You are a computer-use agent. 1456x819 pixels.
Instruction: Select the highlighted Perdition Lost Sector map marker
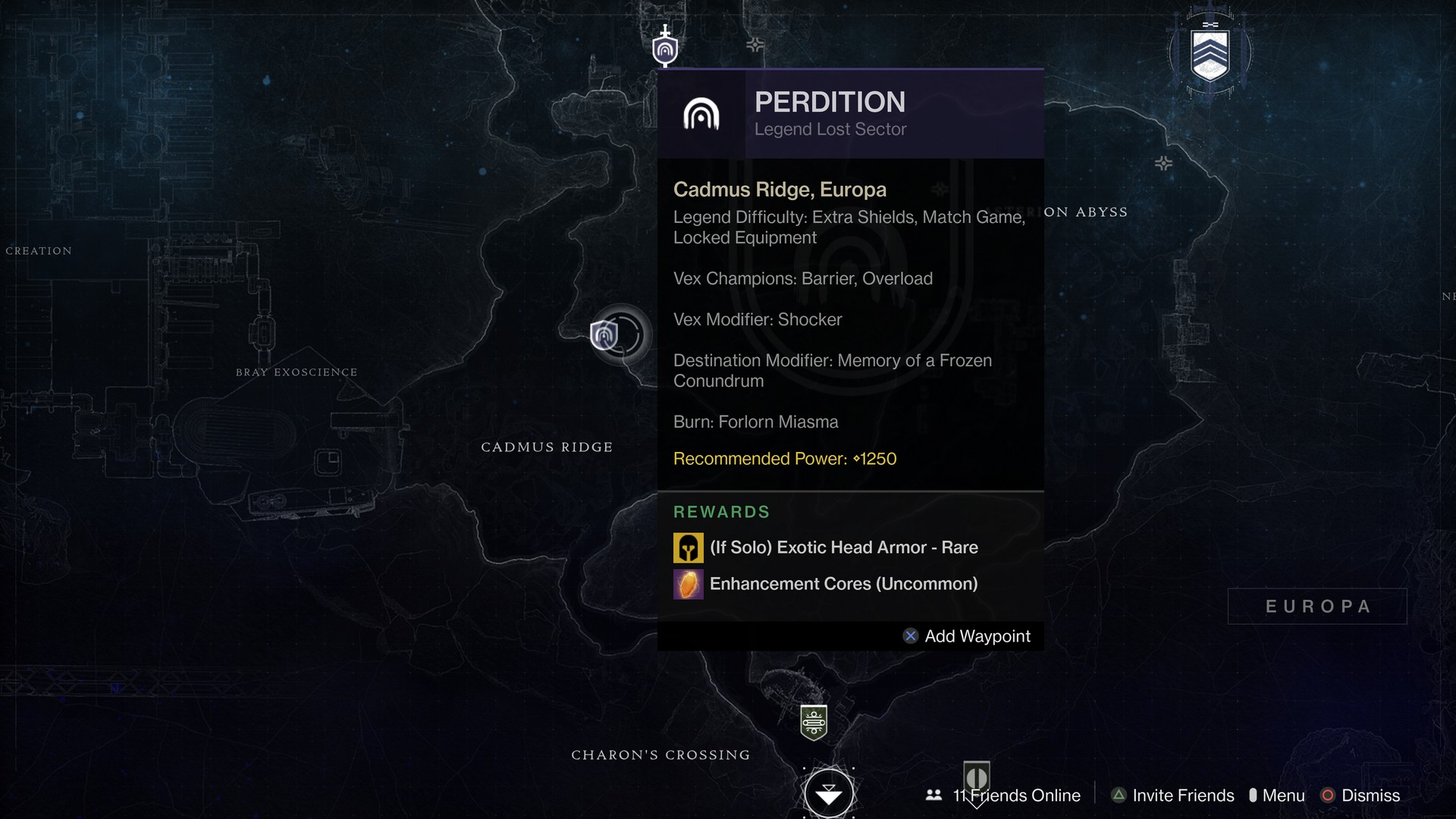coord(605,334)
